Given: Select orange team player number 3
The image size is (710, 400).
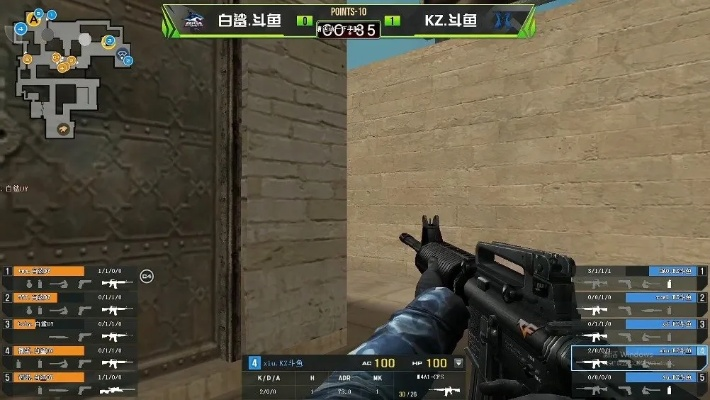Looking at the screenshot, I should click(x=47, y=324).
